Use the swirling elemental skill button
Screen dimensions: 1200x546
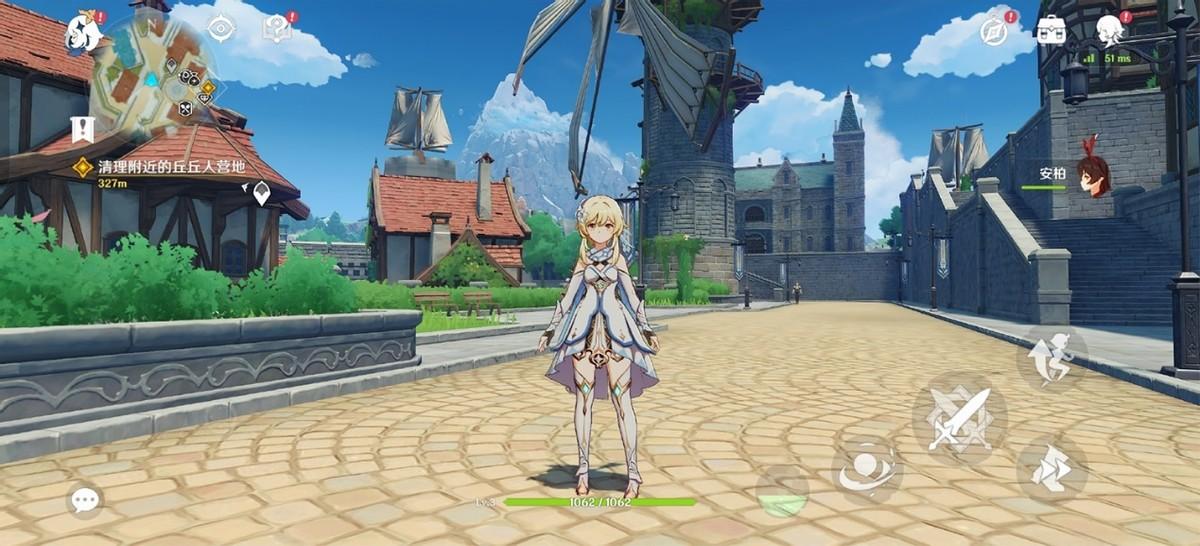(867, 472)
